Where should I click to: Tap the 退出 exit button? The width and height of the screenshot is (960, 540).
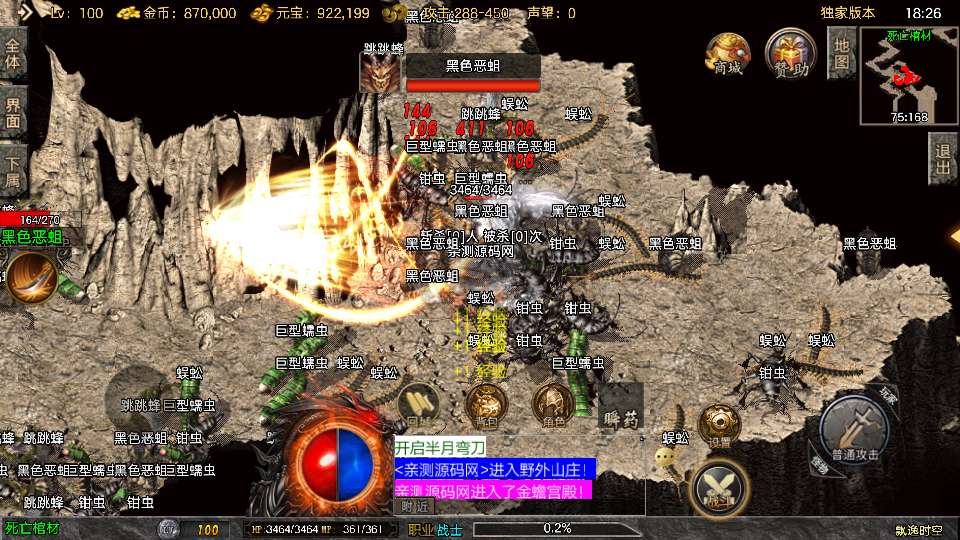coord(942,159)
